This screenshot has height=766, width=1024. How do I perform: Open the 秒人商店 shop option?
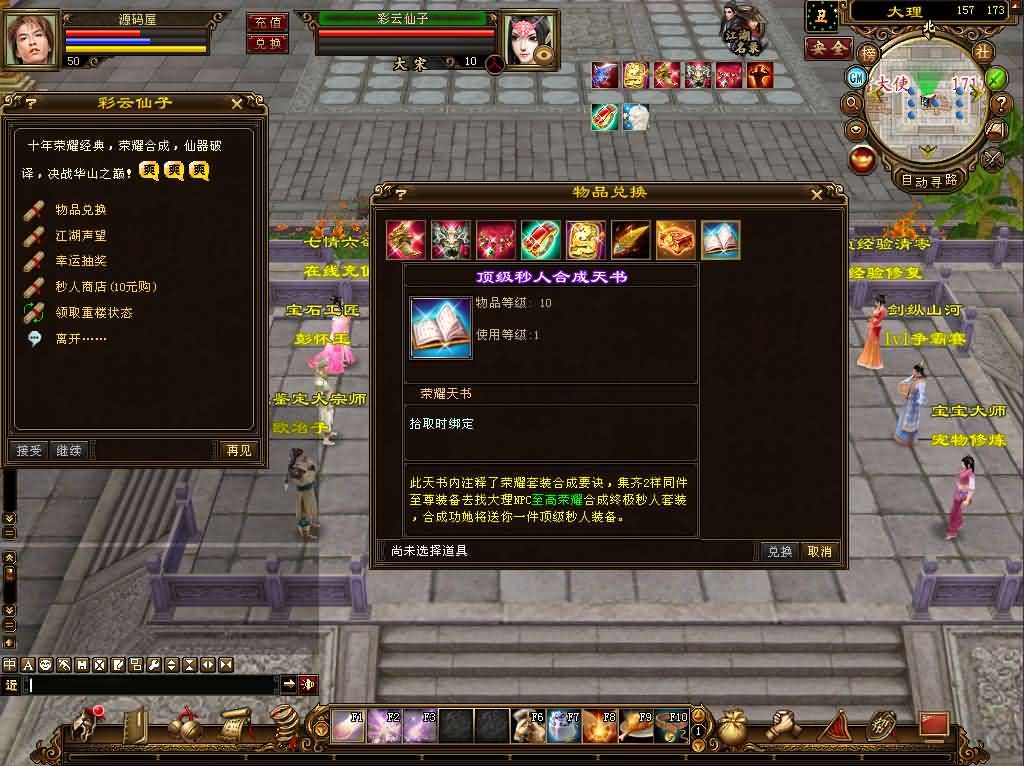click(x=105, y=287)
